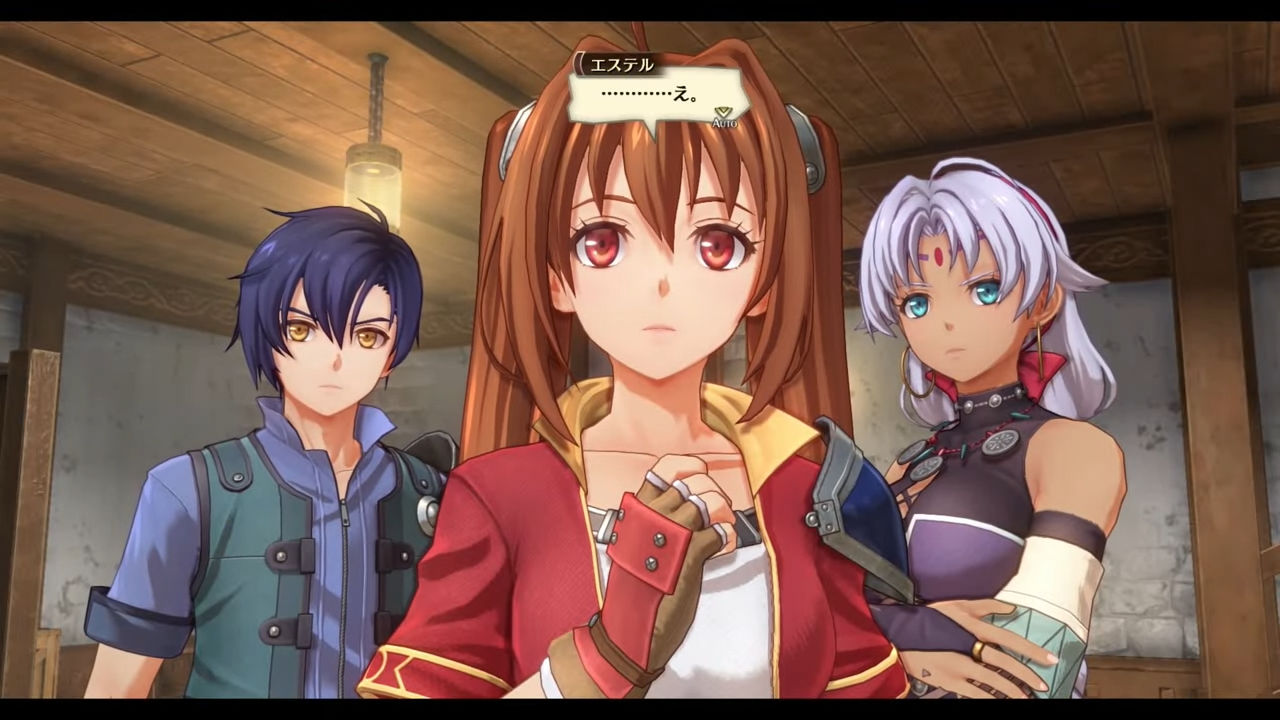The height and width of the screenshot is (720, 1280).
Task: Click the speaker name tab エステル
Action: coord(620,64)
